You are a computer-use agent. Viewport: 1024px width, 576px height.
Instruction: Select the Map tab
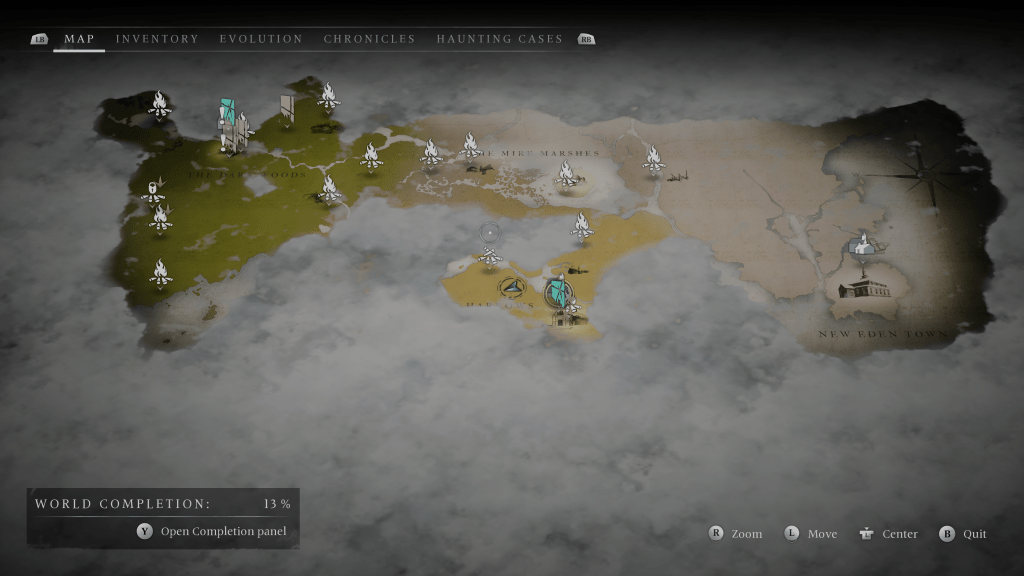click(79, 39)
